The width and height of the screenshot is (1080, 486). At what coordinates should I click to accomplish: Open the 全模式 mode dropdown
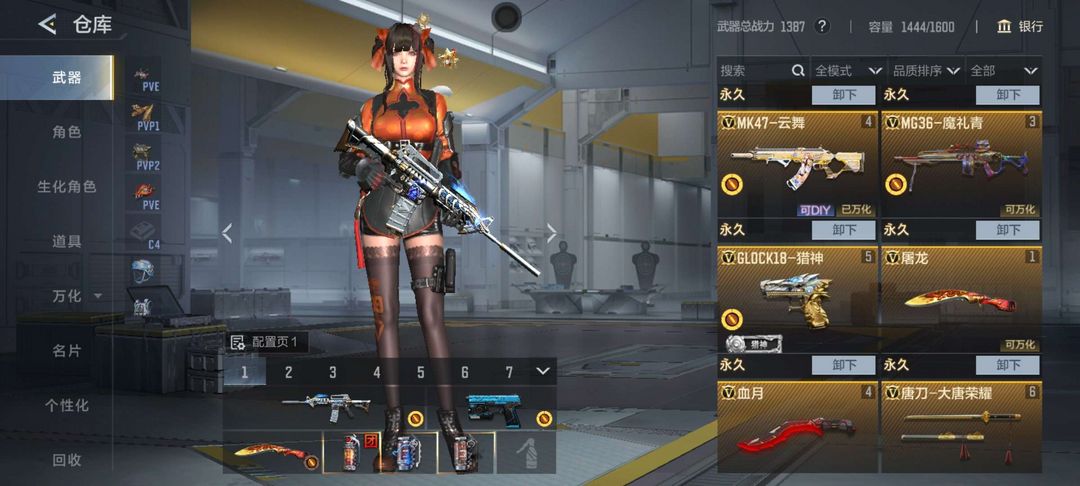tap(848, 71)
